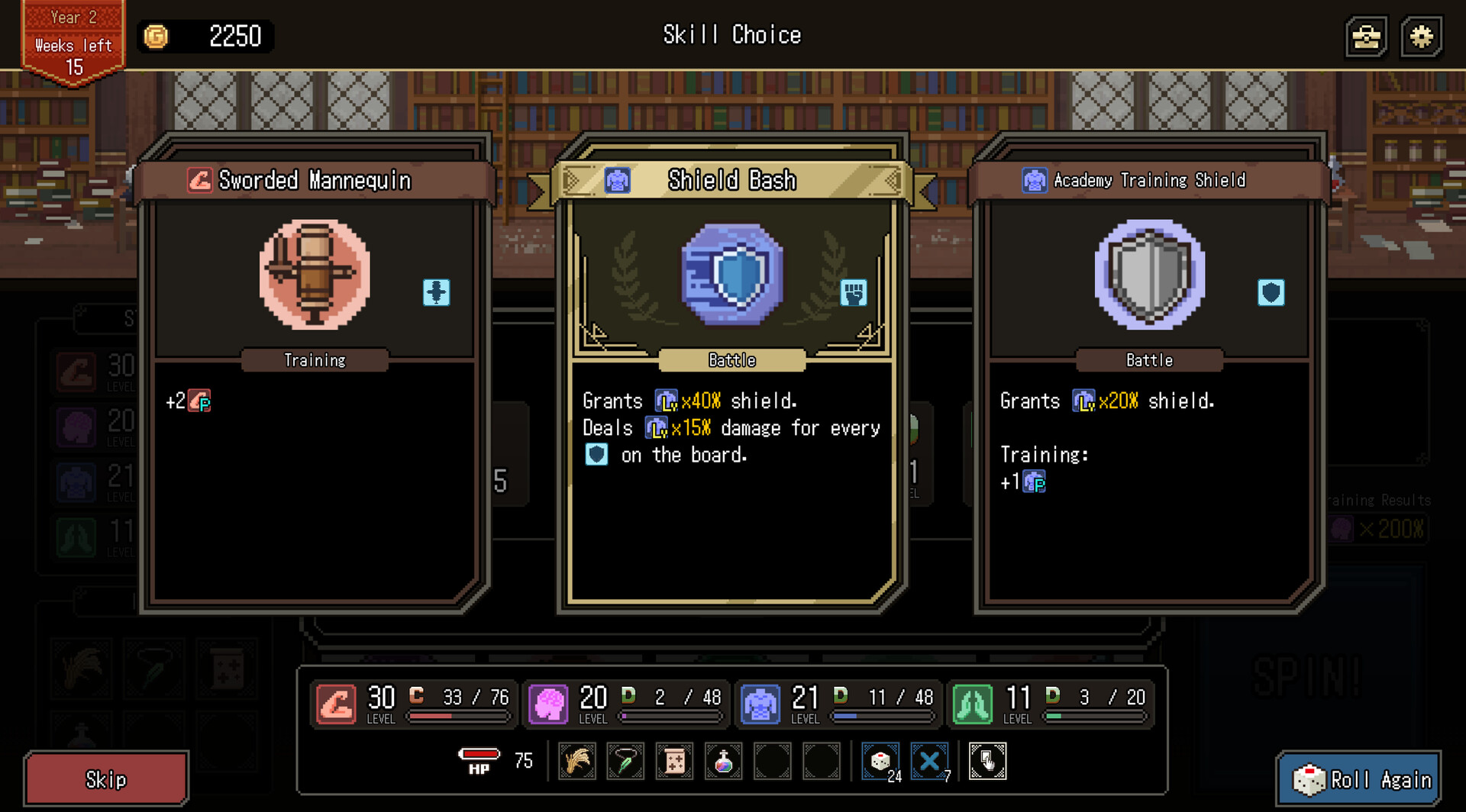Skip the skill choice

pos(106,779)
